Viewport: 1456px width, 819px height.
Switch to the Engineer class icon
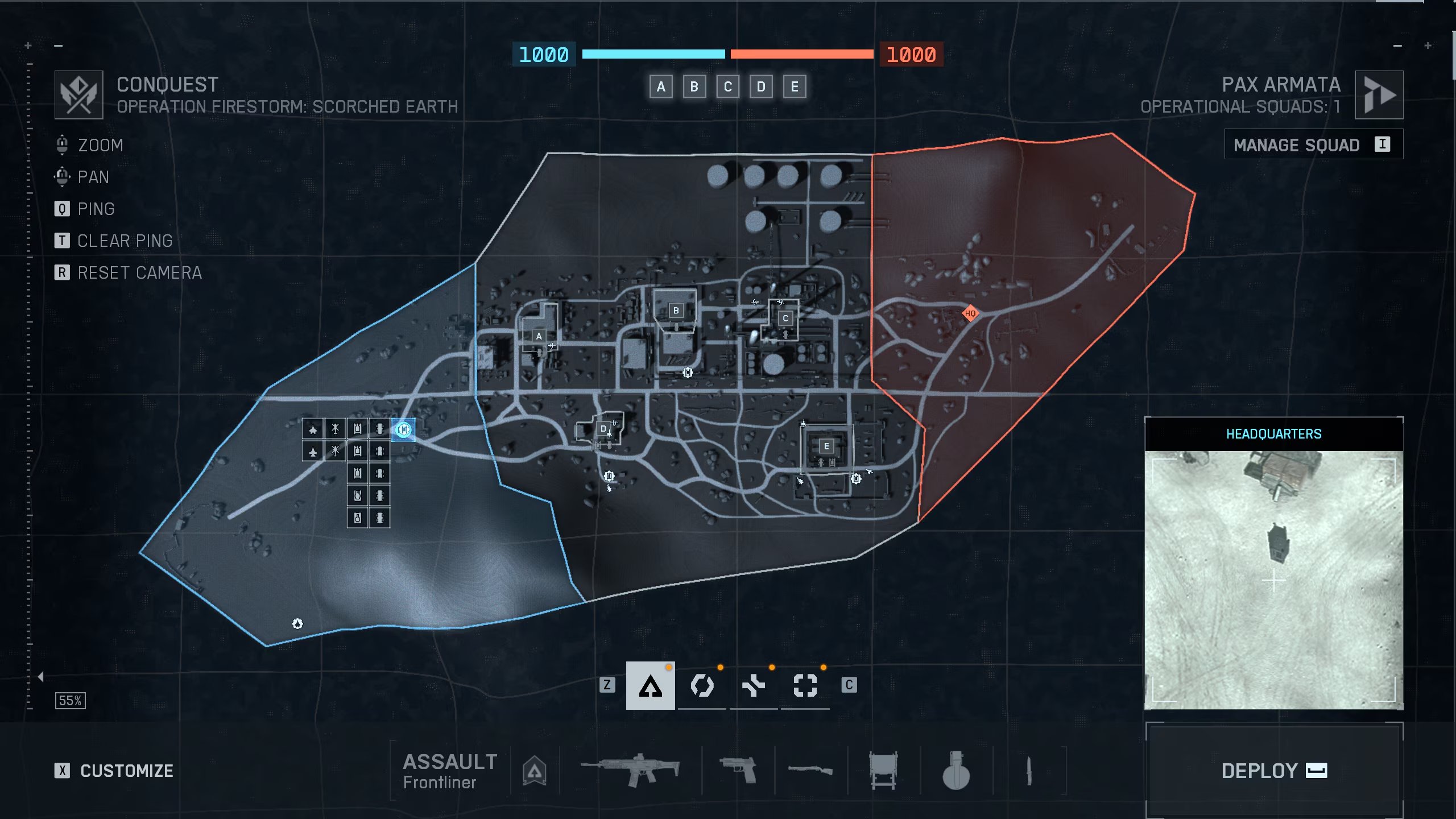click(x=702, y=685)
